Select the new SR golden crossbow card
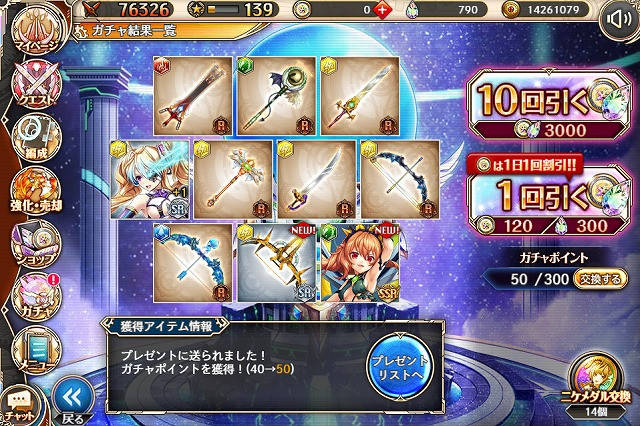Image resolution: width=640 pixels, height=426 pixels. [x=276, y=263]
